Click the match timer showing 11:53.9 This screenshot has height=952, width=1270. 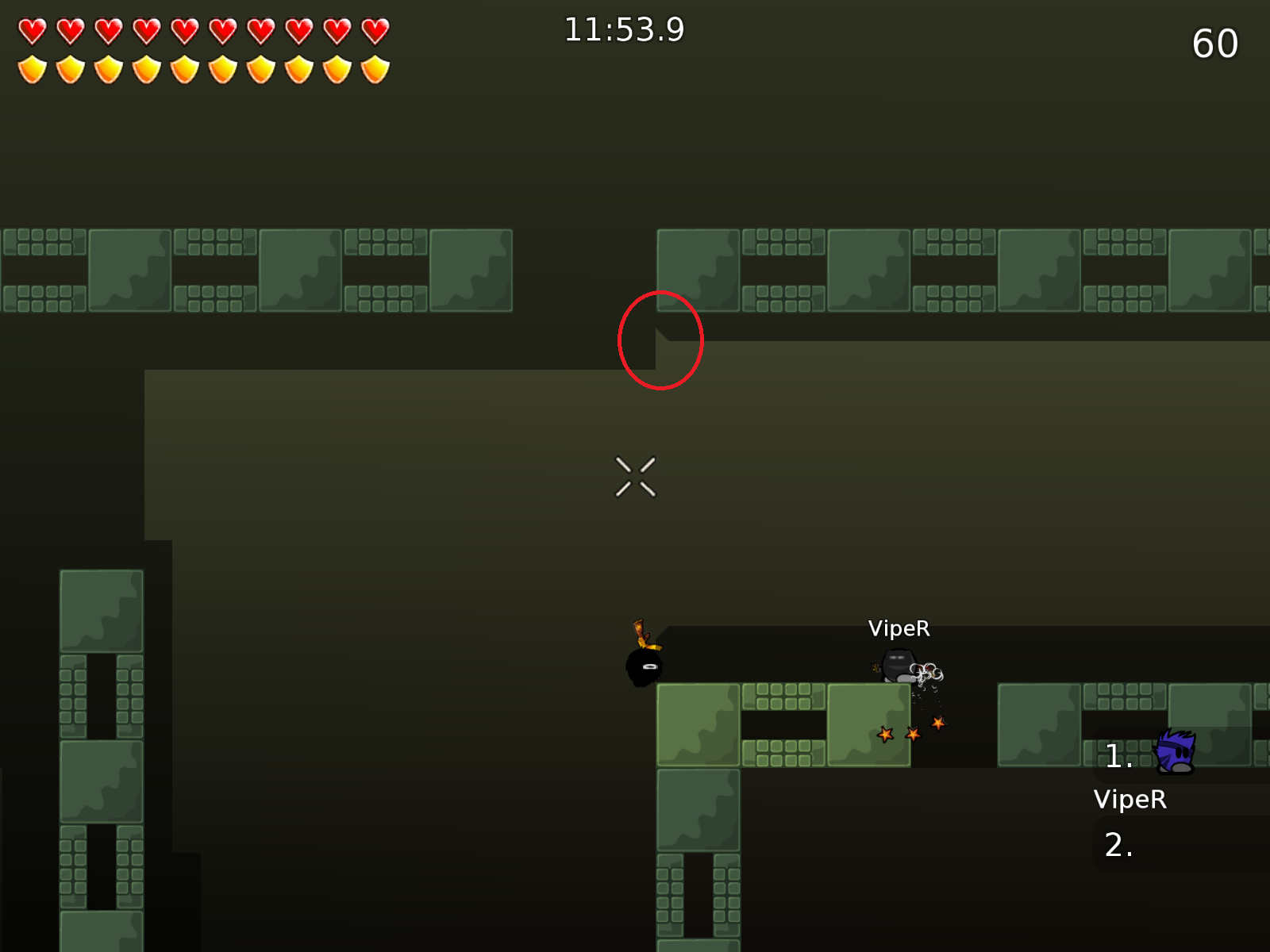[x=624, y=29]
